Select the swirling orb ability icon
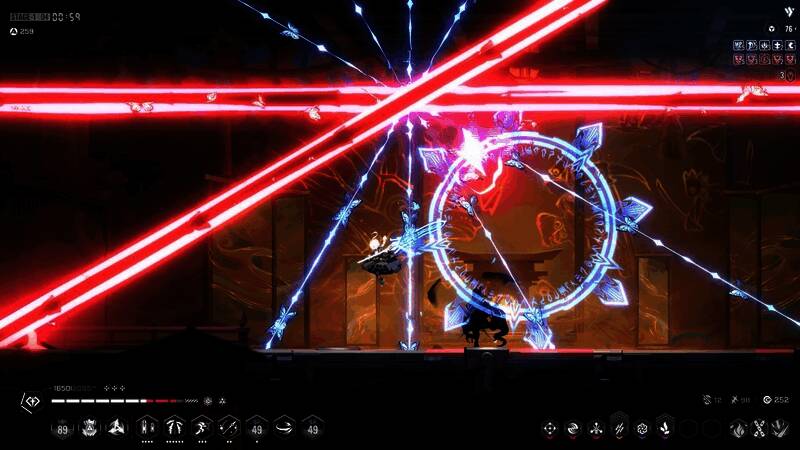This screenshot has width=800, height=450. click(573, 429)
